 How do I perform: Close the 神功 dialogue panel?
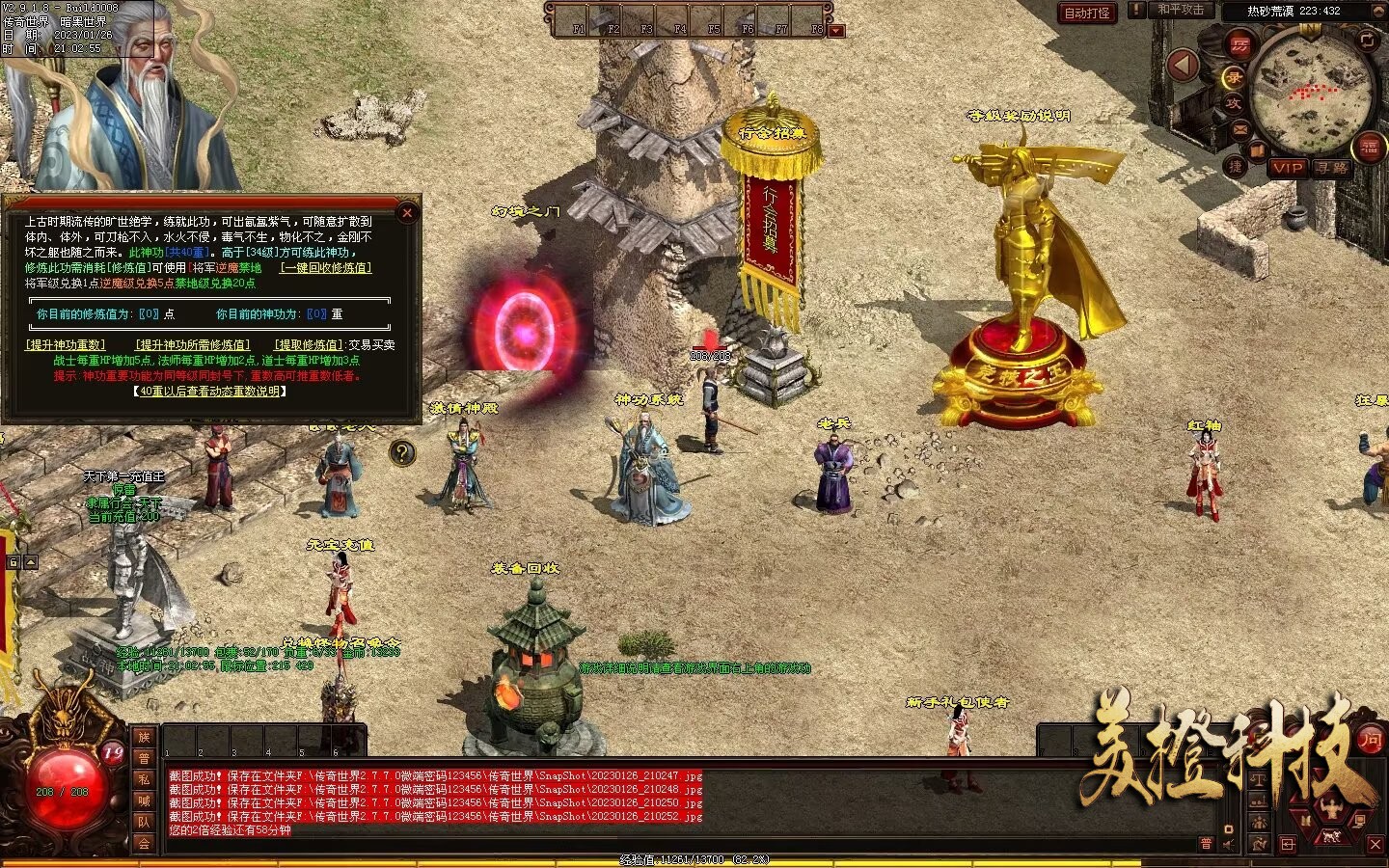407,213
